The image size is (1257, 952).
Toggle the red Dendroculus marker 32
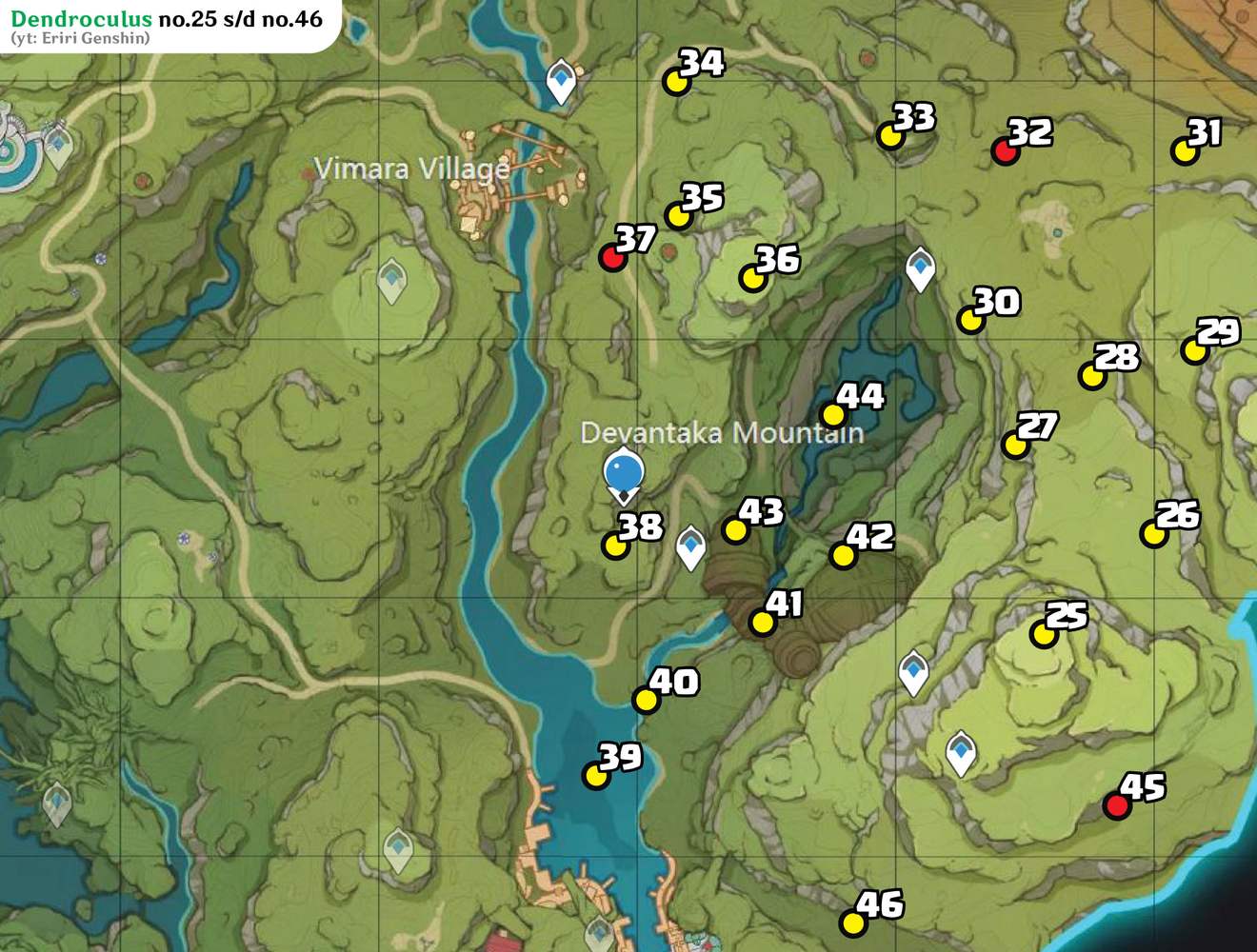pyautogui.click(x=1005, y=151)
